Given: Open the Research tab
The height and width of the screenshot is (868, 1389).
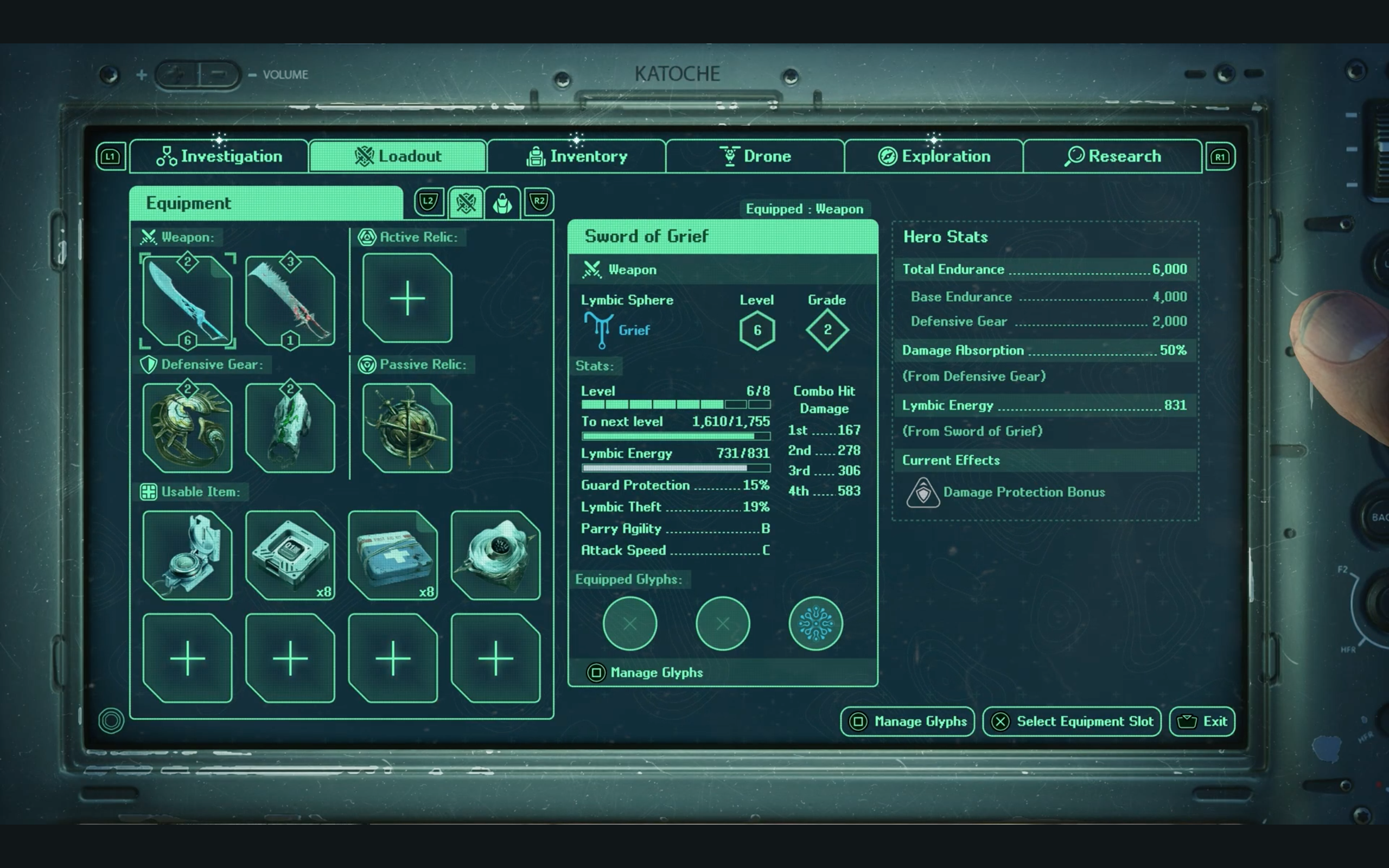Looking at the screenshot, I should (1112, 156).
